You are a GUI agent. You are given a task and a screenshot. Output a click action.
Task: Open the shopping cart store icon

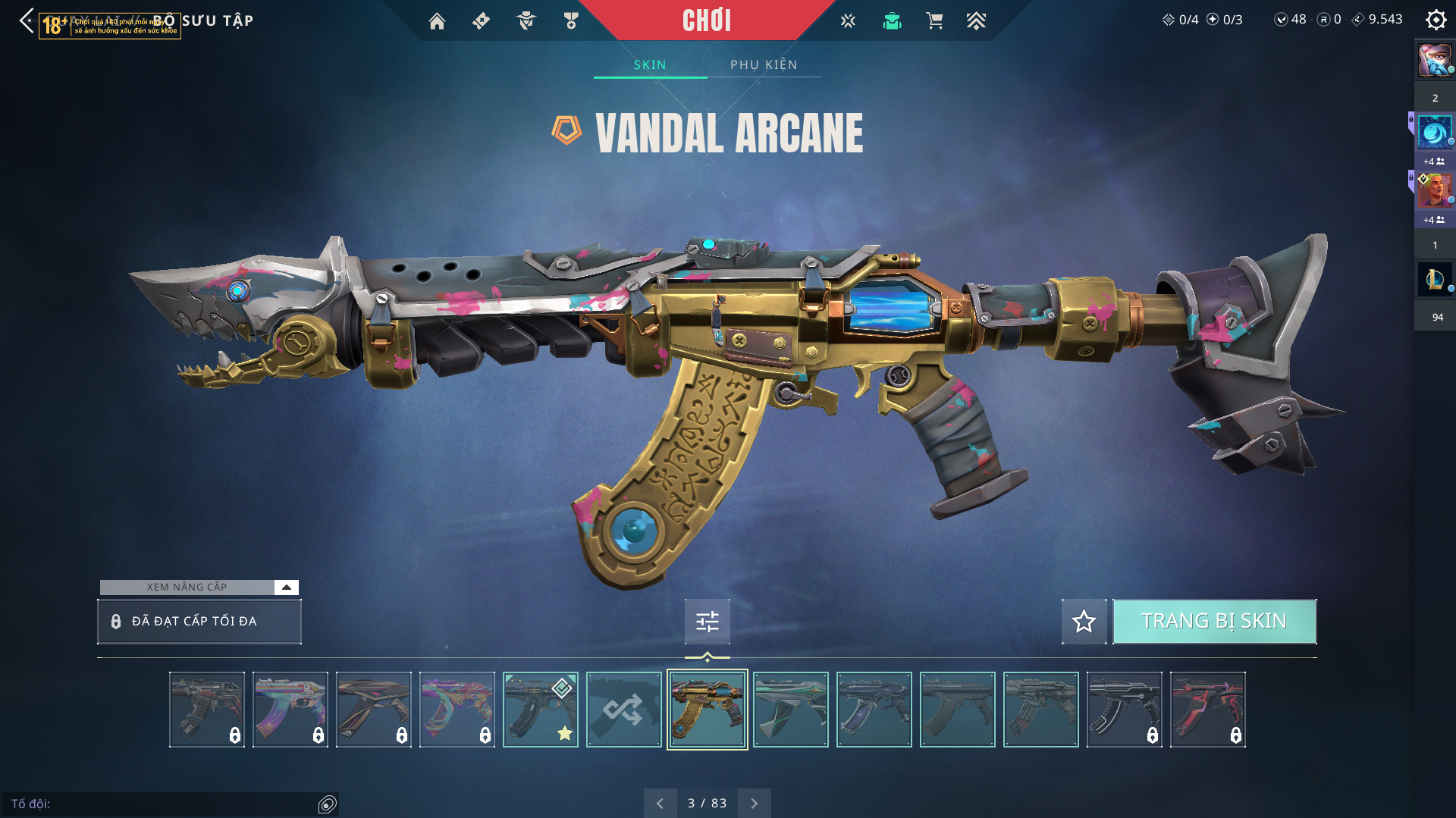[x=934, y=21]
